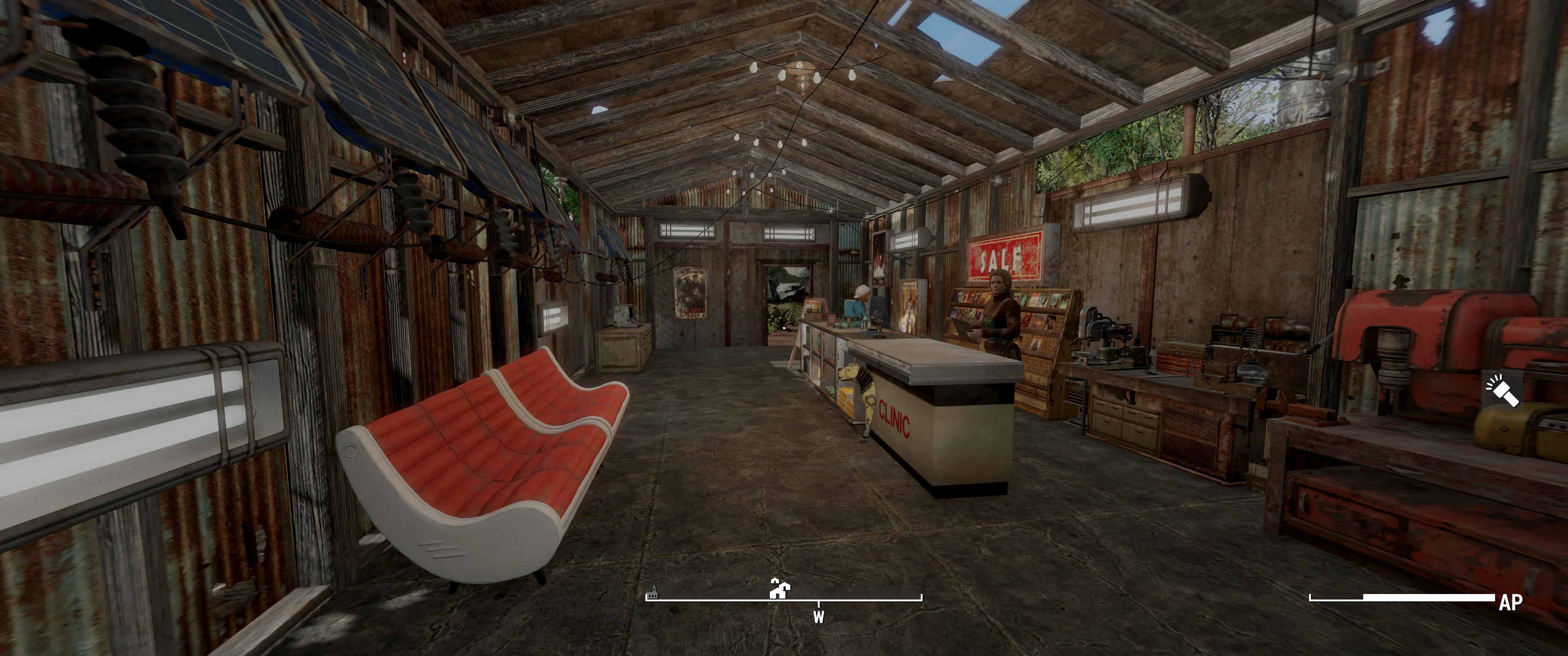Click the W heading on the compass
Viewport: 1568px width, 656px height.
point(819,617)
